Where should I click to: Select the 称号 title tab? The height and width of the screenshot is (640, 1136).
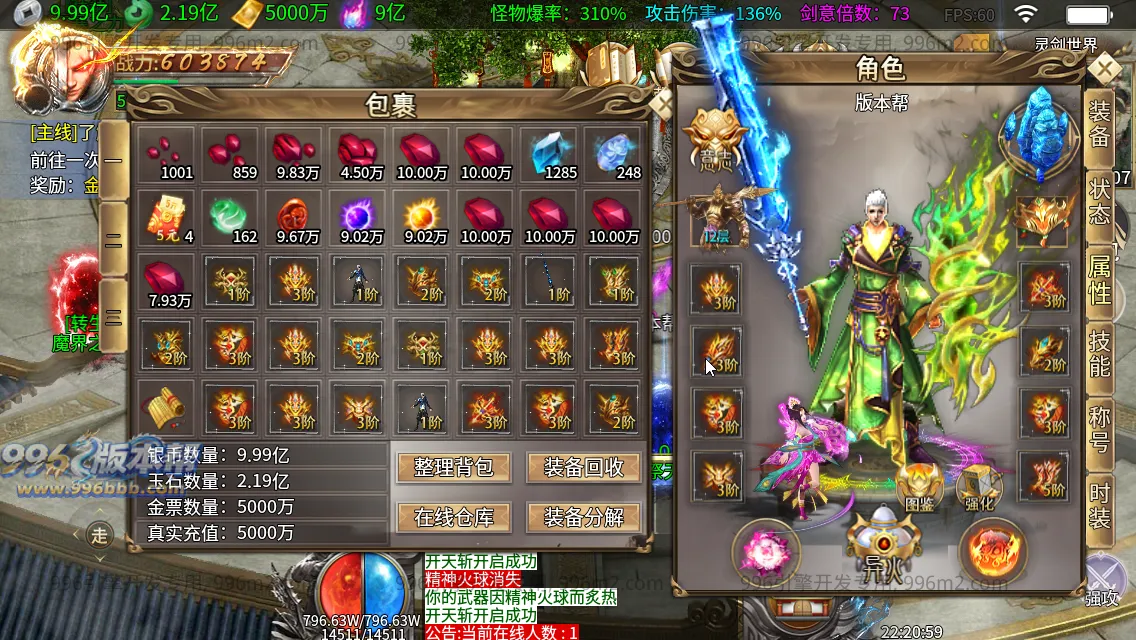click(x=1099, y=430)
